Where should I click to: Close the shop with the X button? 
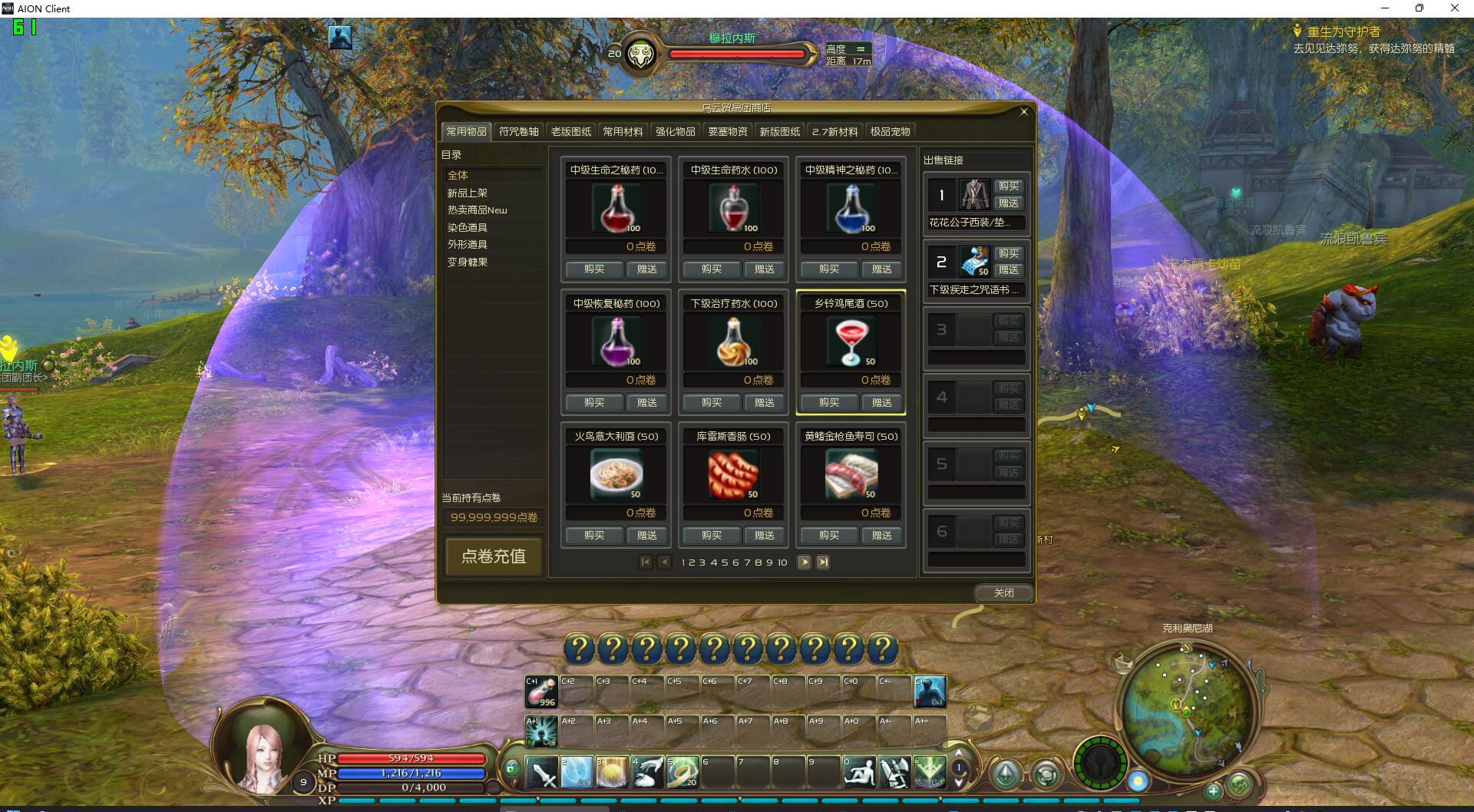click(1023, 112)
